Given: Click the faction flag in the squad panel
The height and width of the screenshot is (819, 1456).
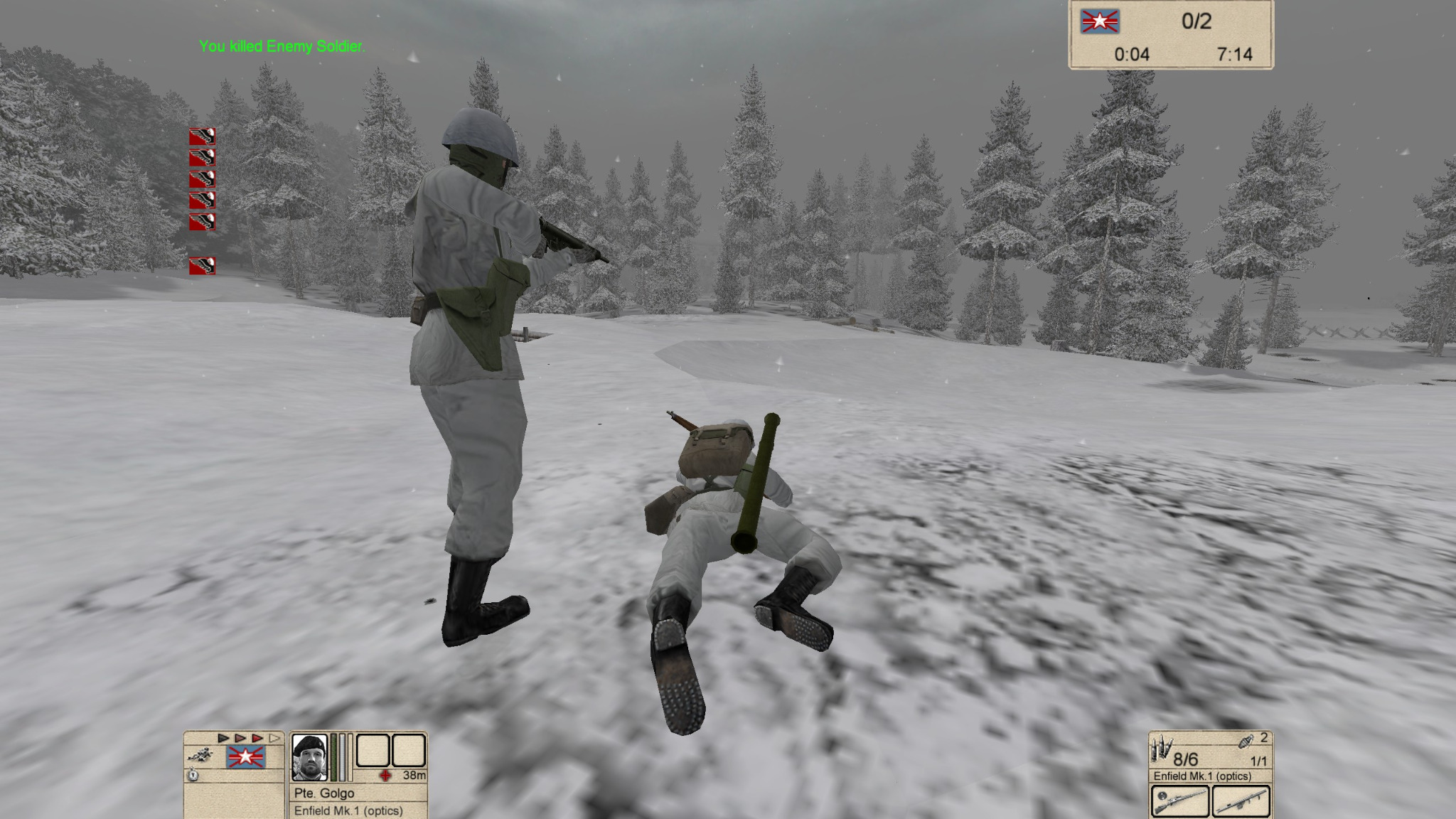Looking at the screenshot, I should (x=246, y=758).
